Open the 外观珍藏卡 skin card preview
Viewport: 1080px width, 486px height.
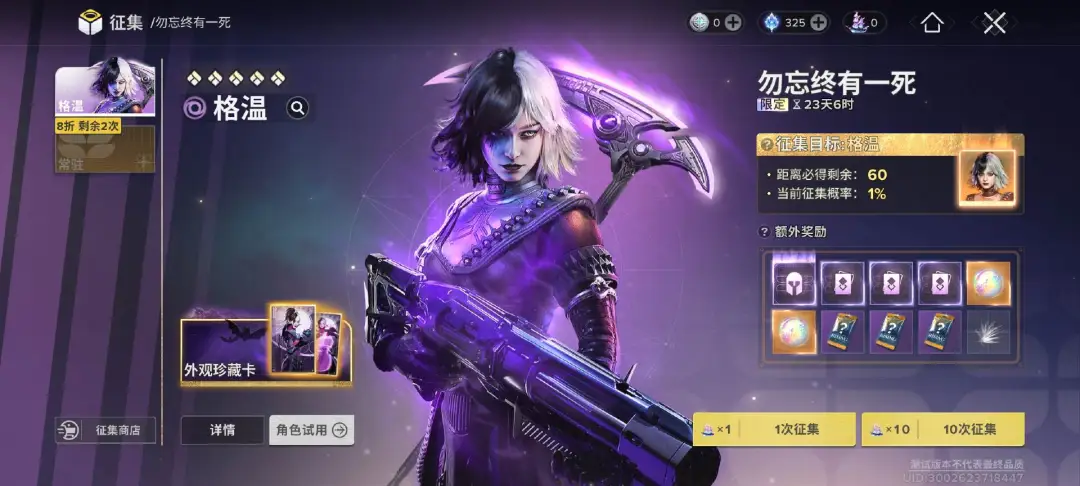266,350
